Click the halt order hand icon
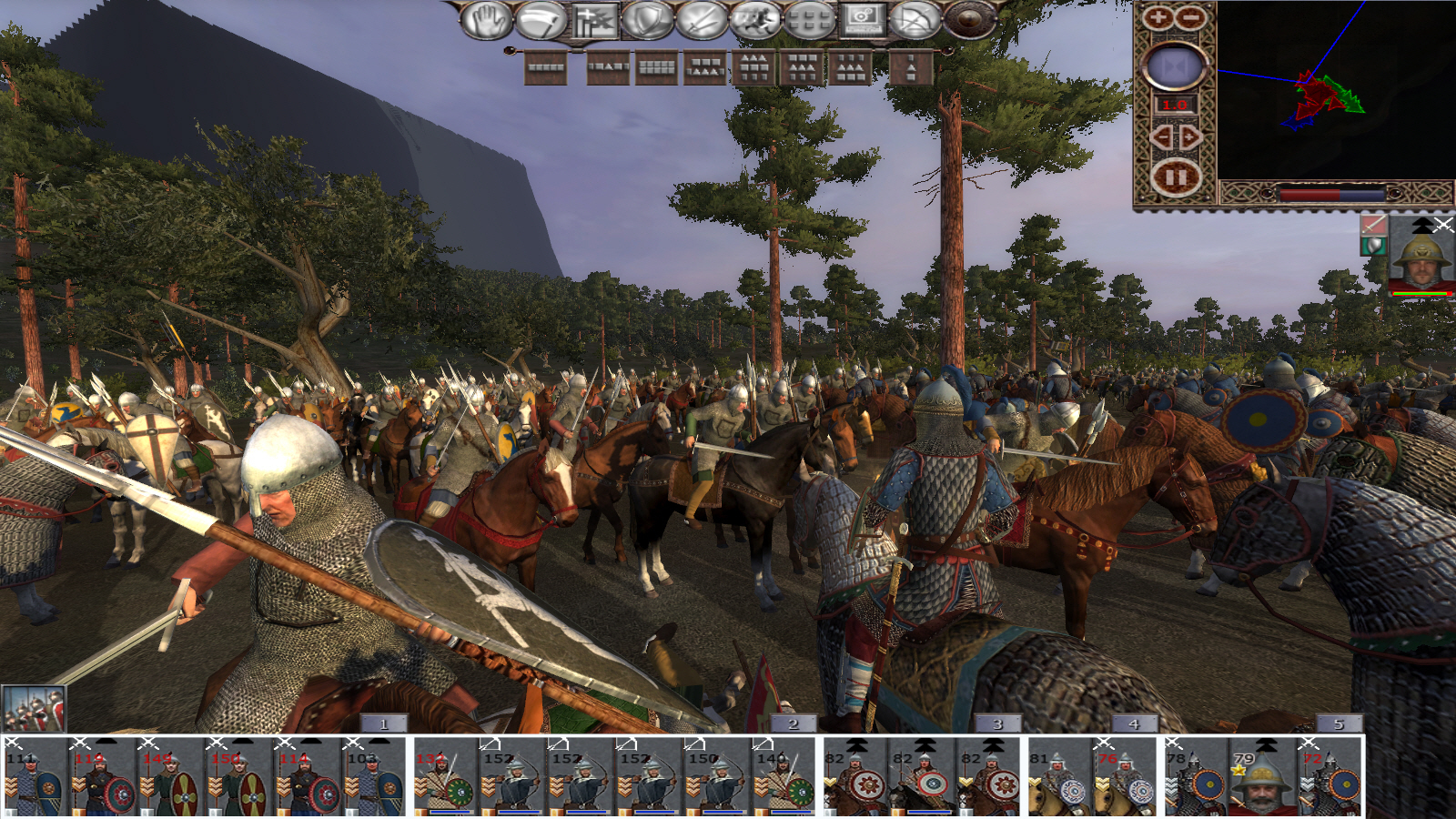 [x=487, y=20]
